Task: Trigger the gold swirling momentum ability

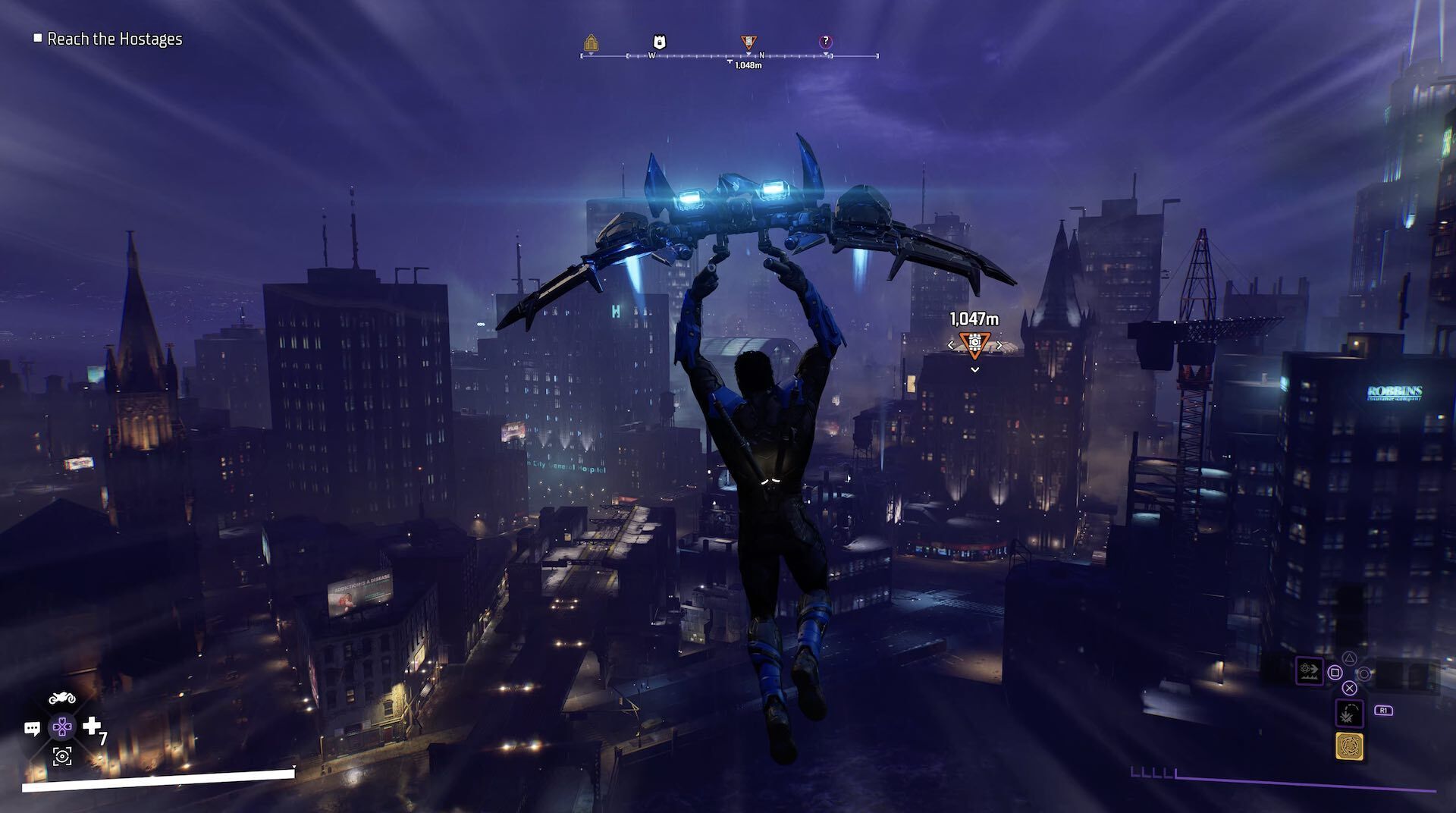Action: 1349,747
